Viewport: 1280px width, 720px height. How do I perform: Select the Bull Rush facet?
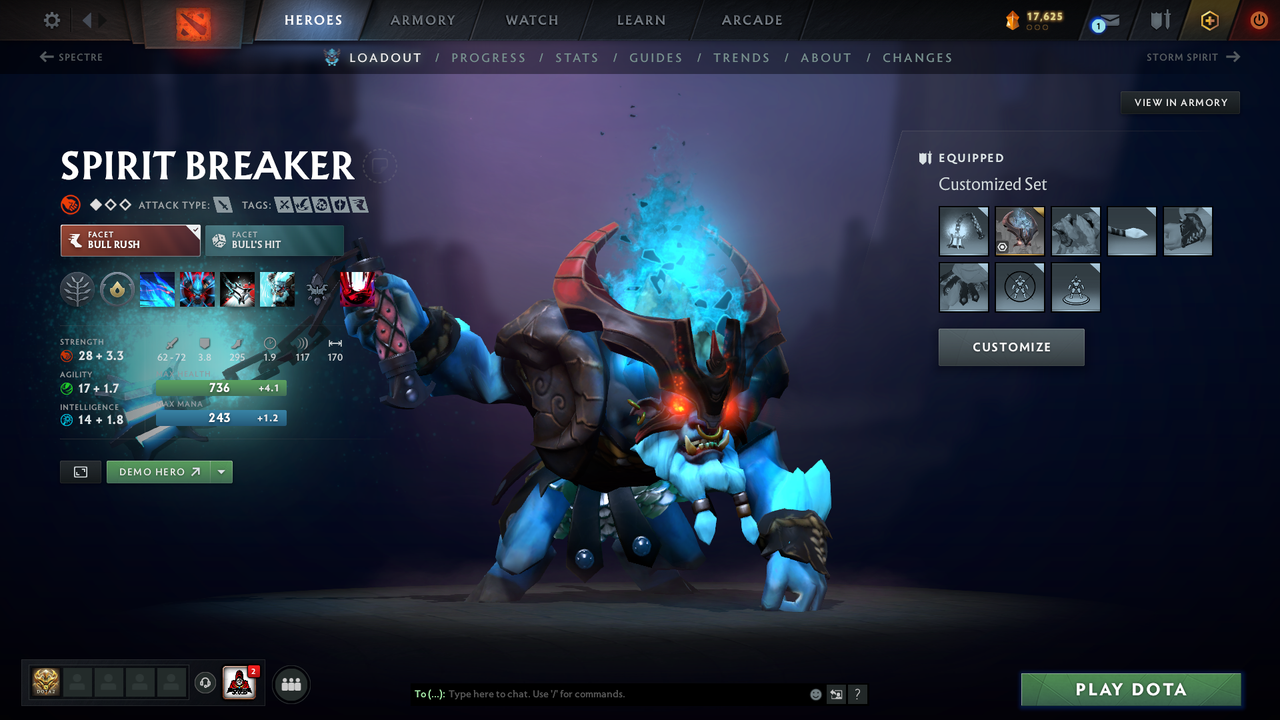tap(130, 240)
